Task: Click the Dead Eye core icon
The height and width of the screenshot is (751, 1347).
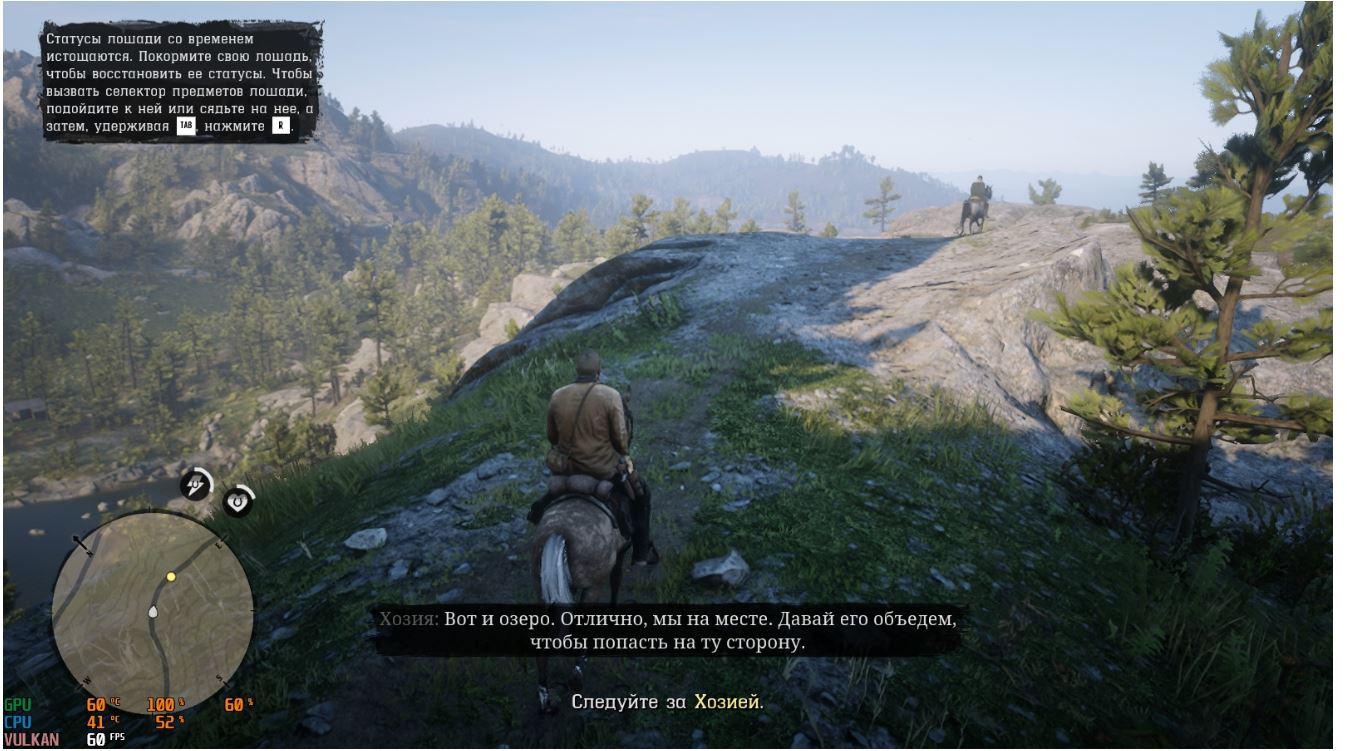Action: coord(238,500)
